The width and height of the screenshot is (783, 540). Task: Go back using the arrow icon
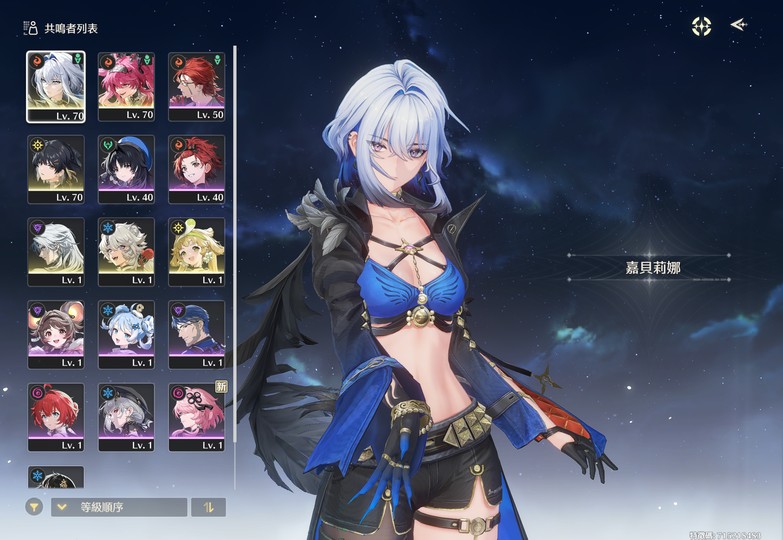coord(739,24)
